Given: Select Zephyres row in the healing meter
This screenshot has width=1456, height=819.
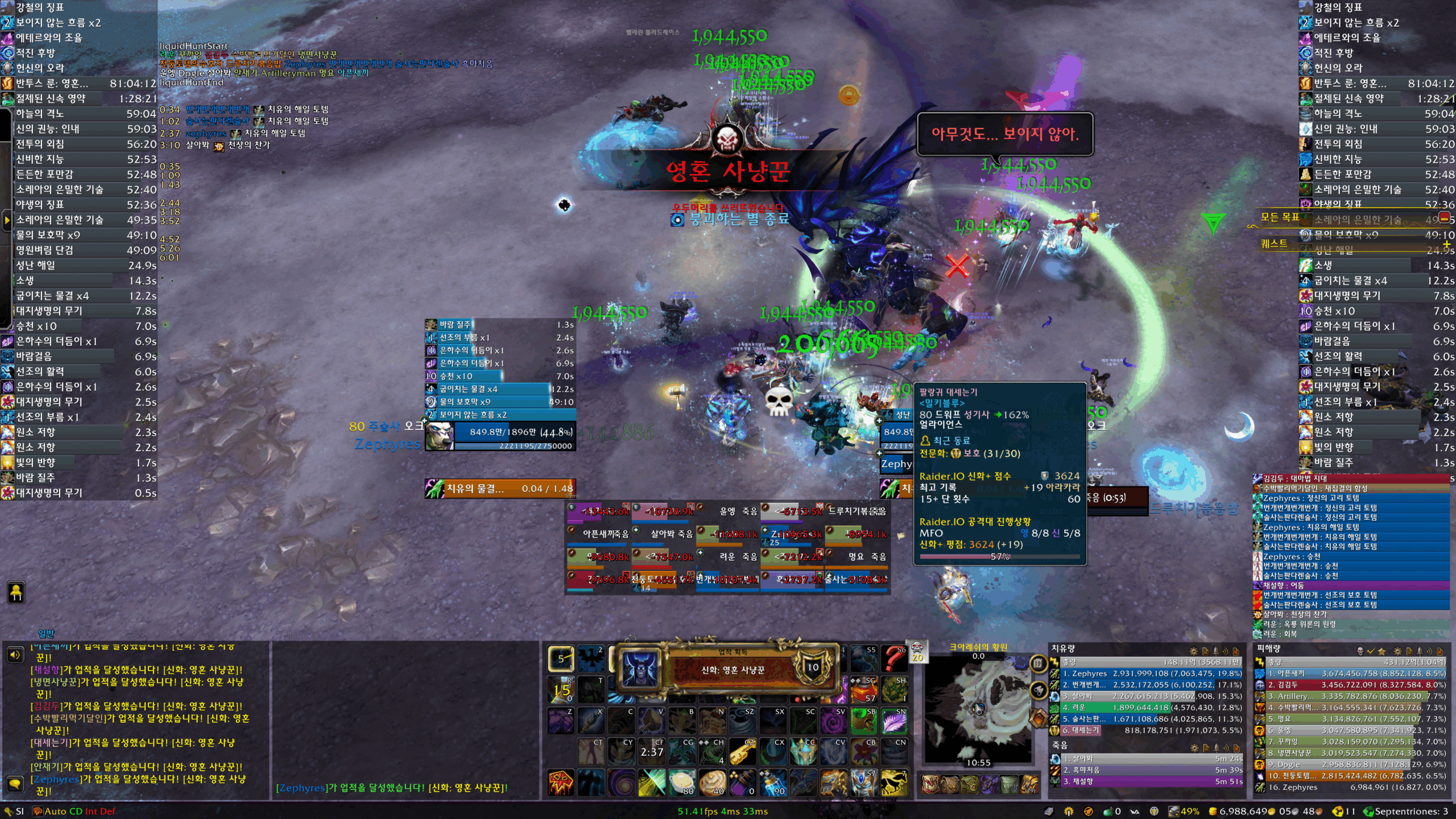Looking at the screenshot, I should tap(1149, 673).
